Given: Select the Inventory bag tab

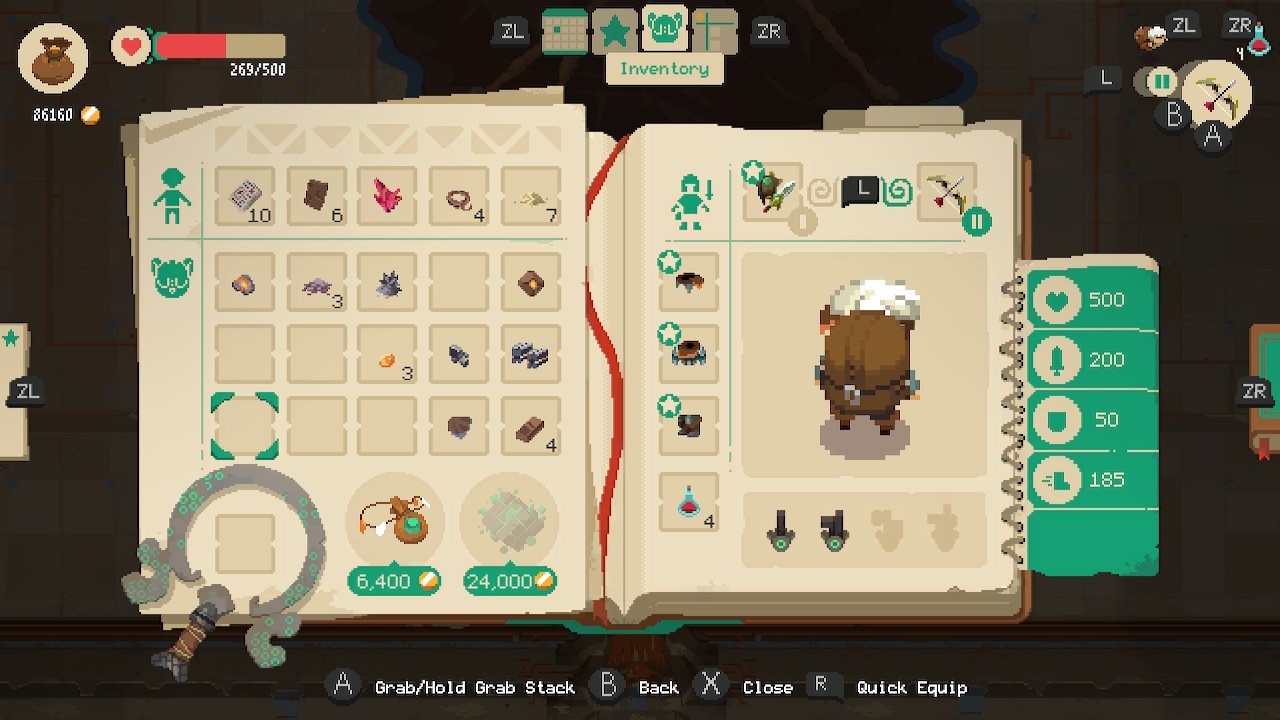Looking at the screenshot, I should tap(664, 32).
